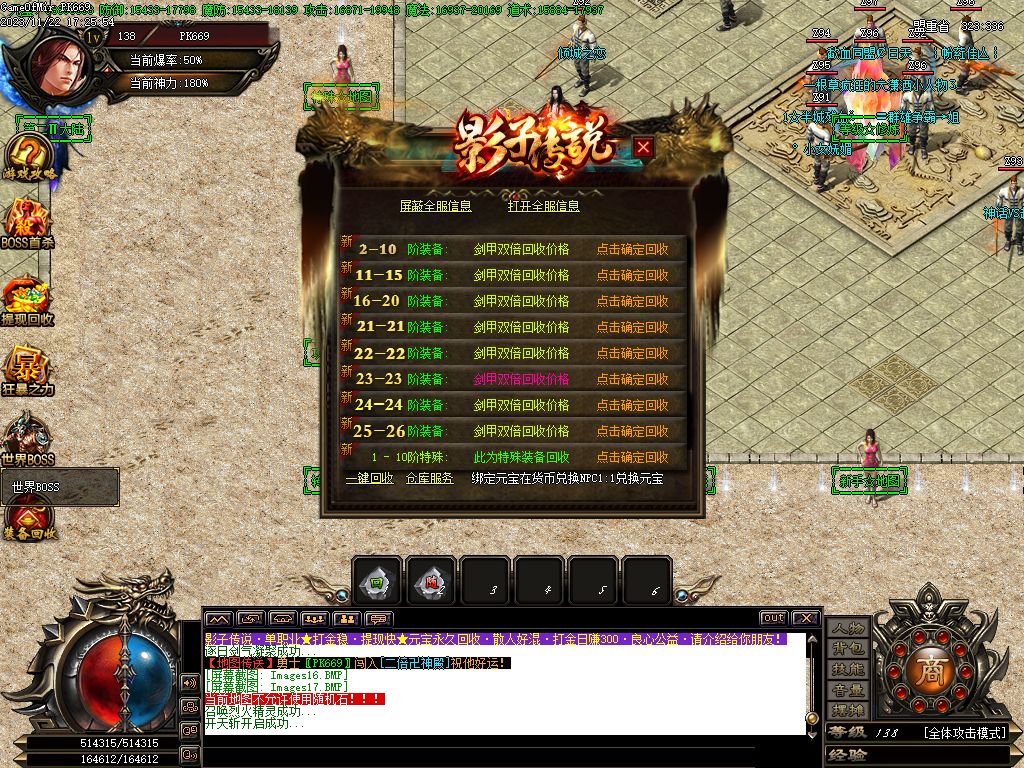Activate the 狂暴之力 icon
This screenshot has width=1024, height=768.
[x=28, y=372]
